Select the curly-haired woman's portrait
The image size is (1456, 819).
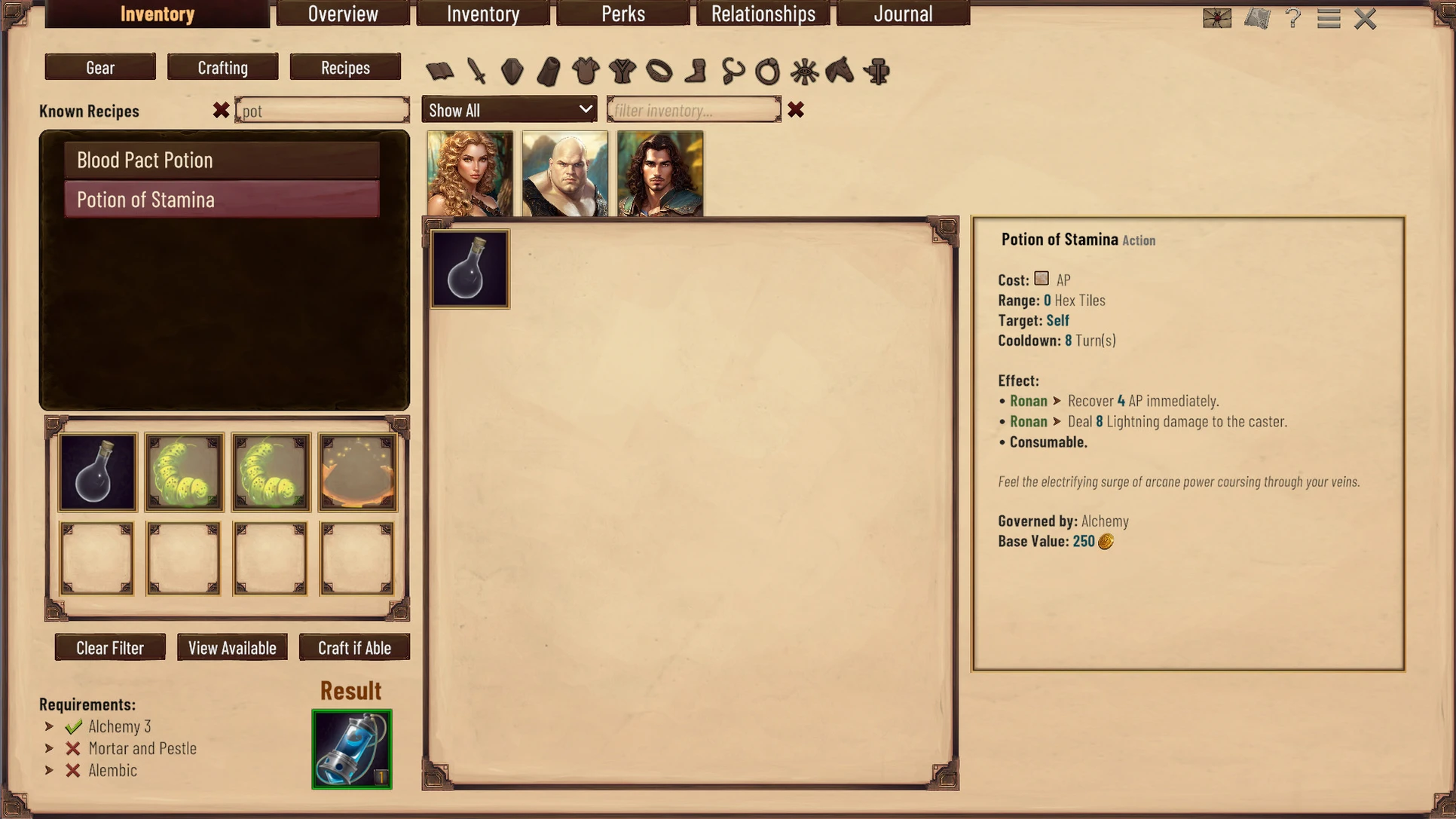(x=470, y=174)
